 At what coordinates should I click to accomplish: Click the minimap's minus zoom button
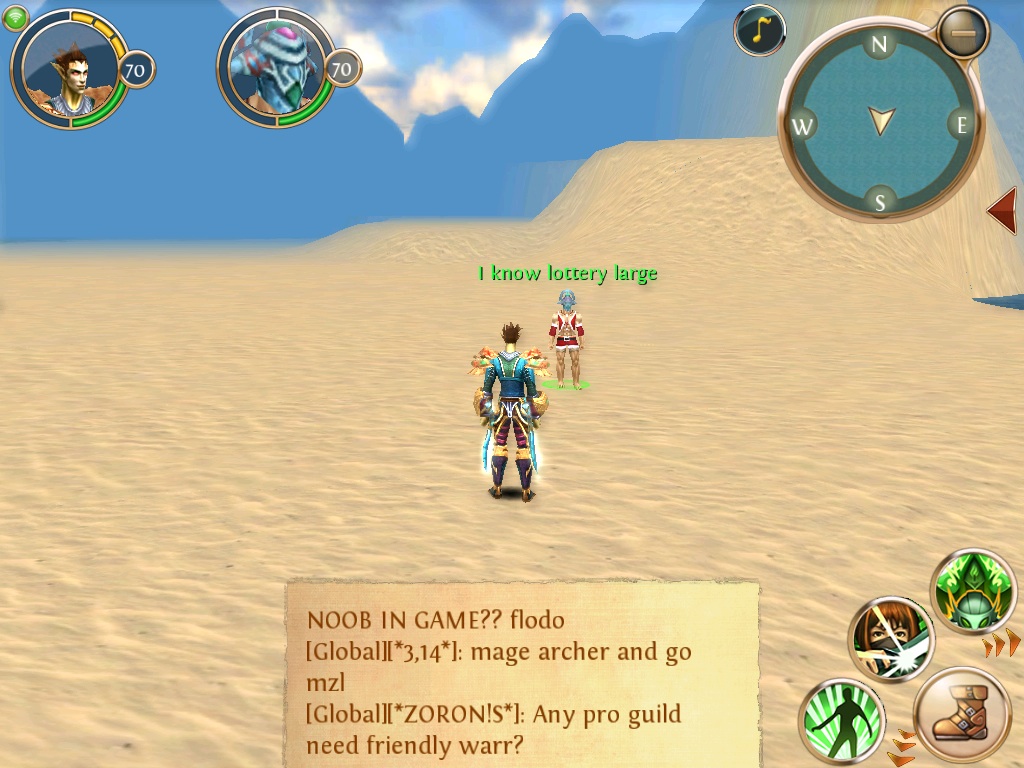pos(963,33)
